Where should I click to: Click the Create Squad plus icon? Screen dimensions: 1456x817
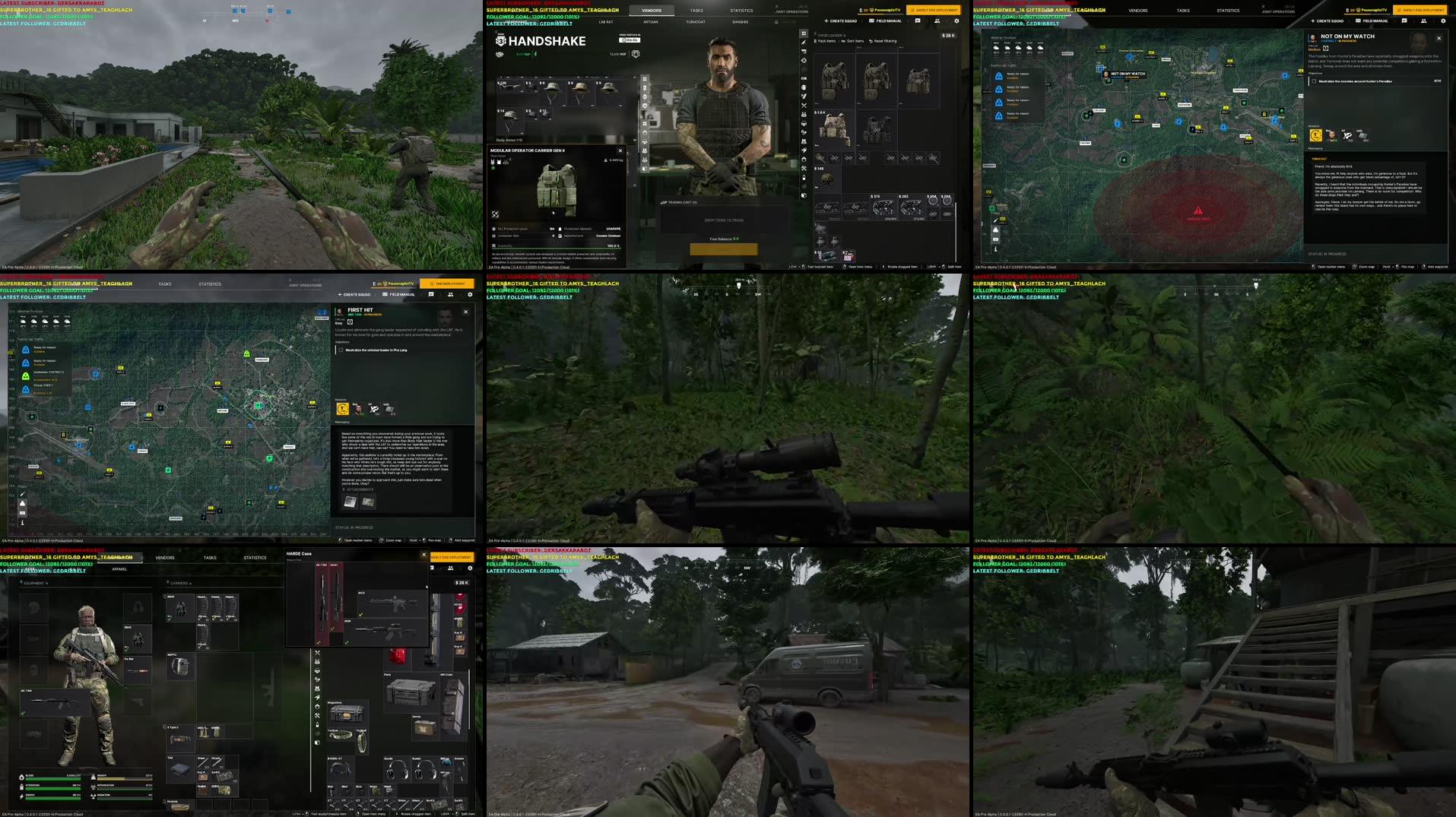[x=826, y=21]
